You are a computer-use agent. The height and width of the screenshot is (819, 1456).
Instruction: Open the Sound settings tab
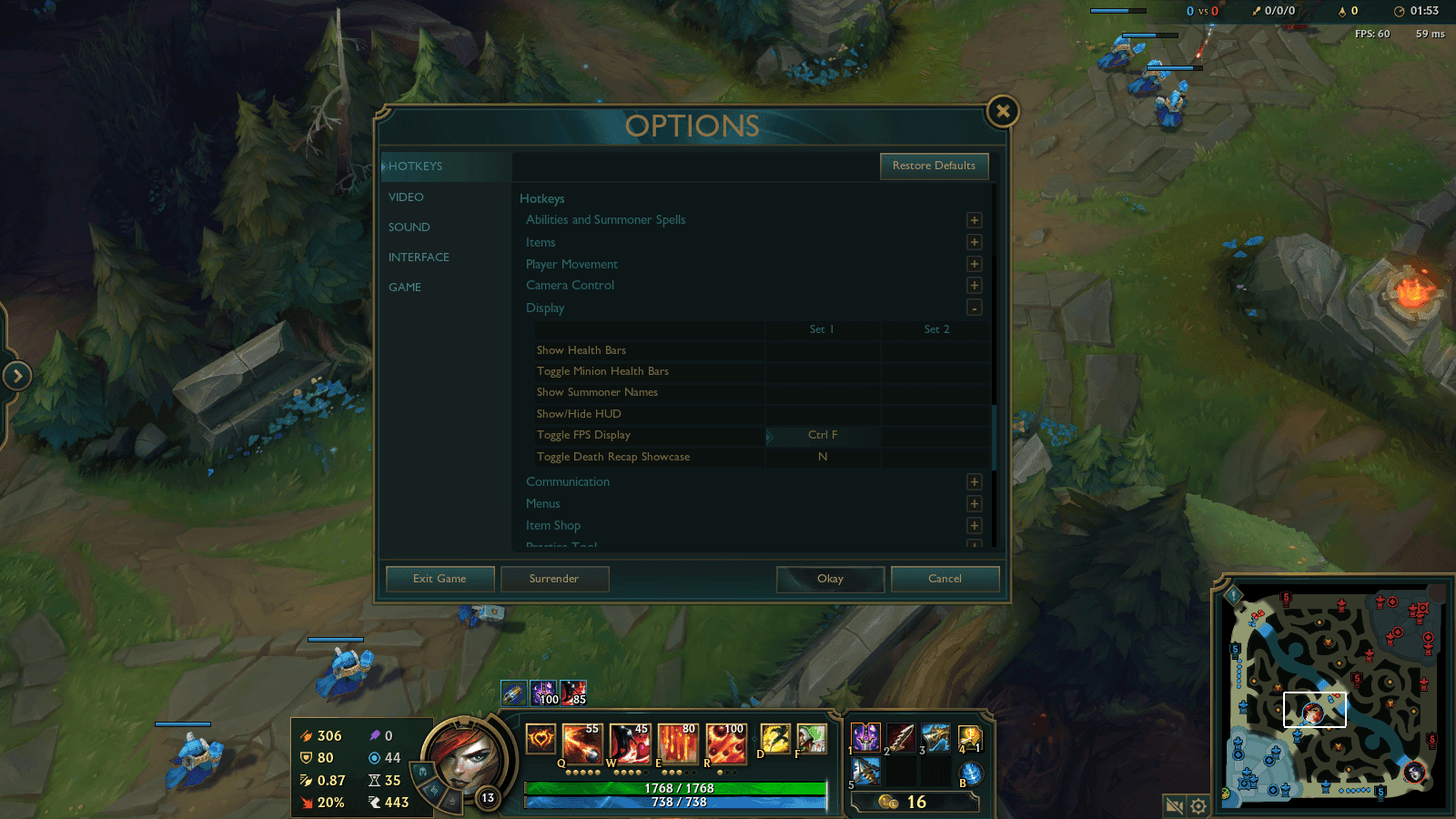tap(409, 227)
